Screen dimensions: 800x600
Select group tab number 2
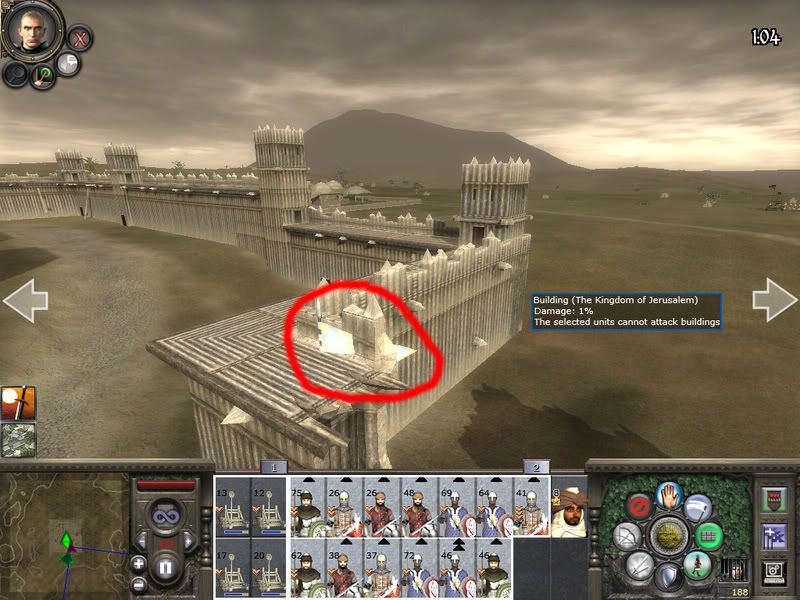pyautogui.click(x=536, y=467)
